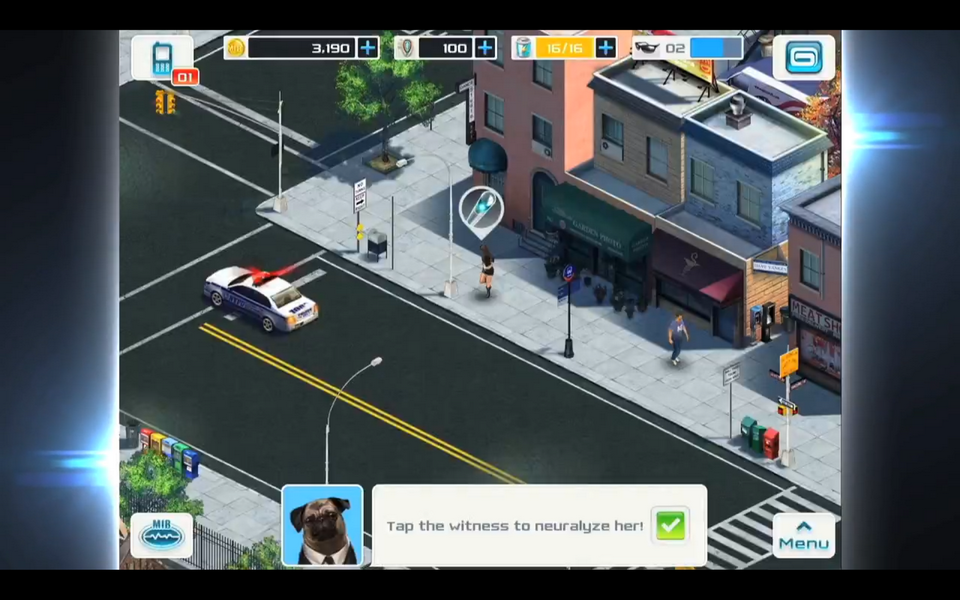Viewport: 960px width, 600px height.
Task: Open the phone with the 01 notification
Action: pos(163,59)
